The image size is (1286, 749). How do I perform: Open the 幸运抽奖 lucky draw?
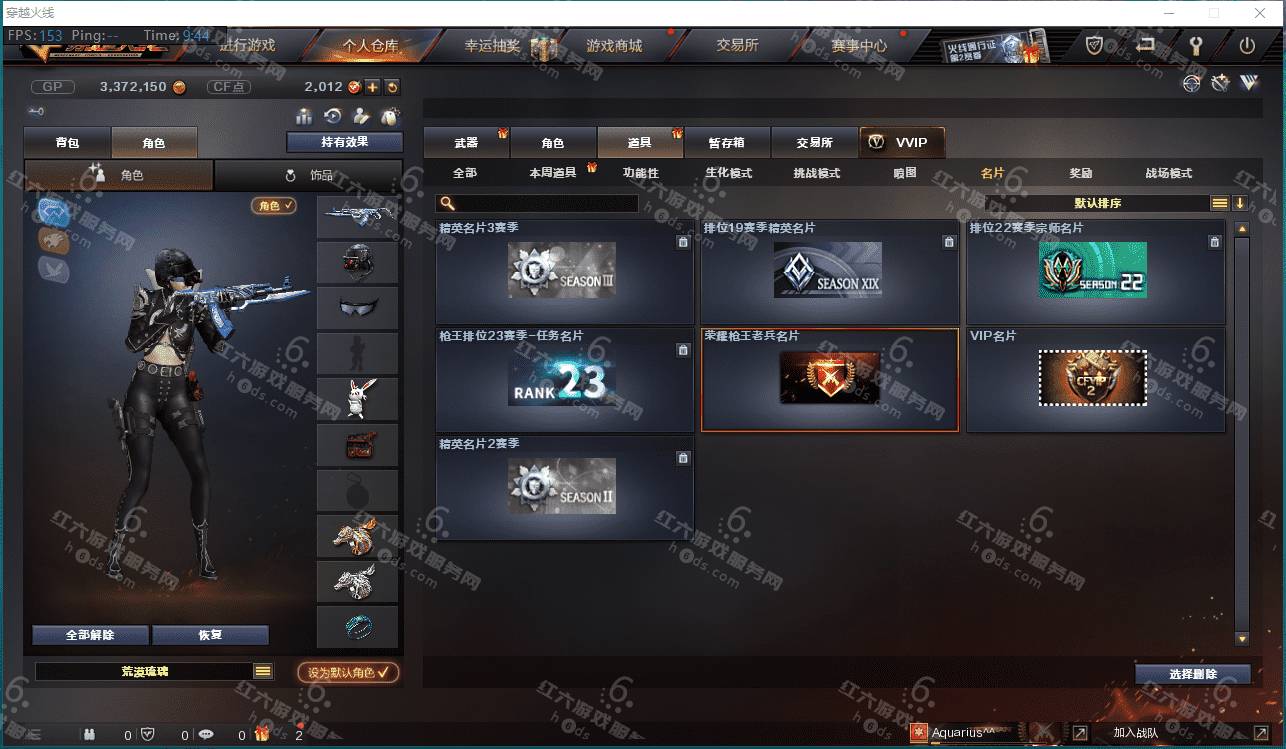point(492,46)
